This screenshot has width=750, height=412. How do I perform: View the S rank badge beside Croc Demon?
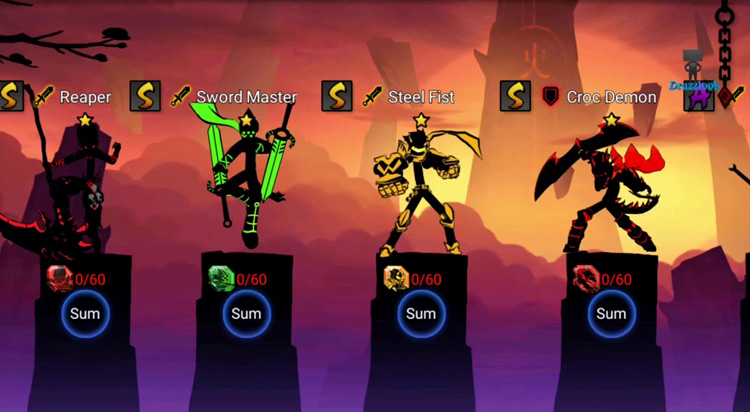coord(515,97)
